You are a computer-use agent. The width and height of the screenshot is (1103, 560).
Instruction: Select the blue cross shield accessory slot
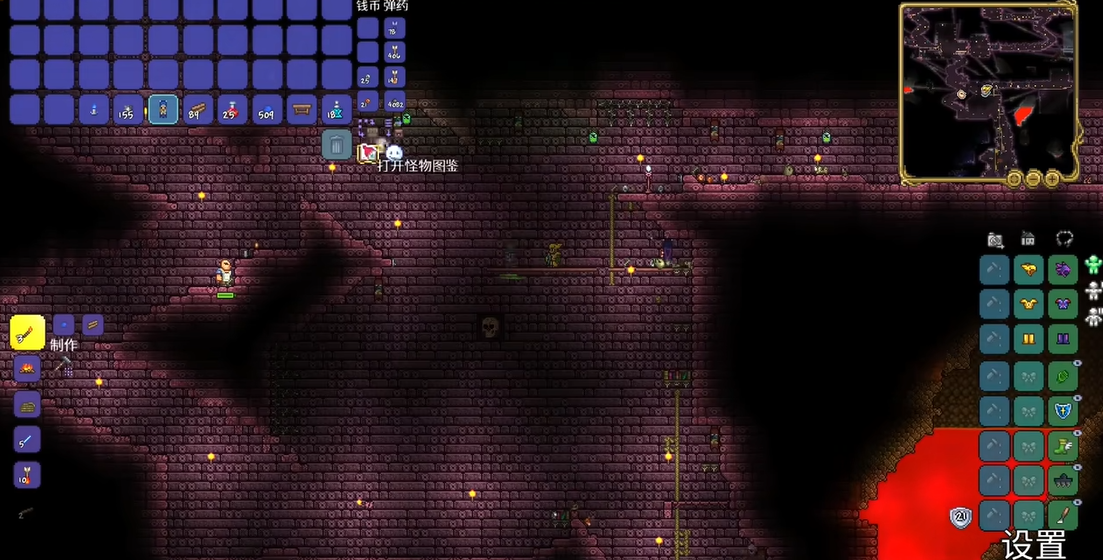point(1063,411)
